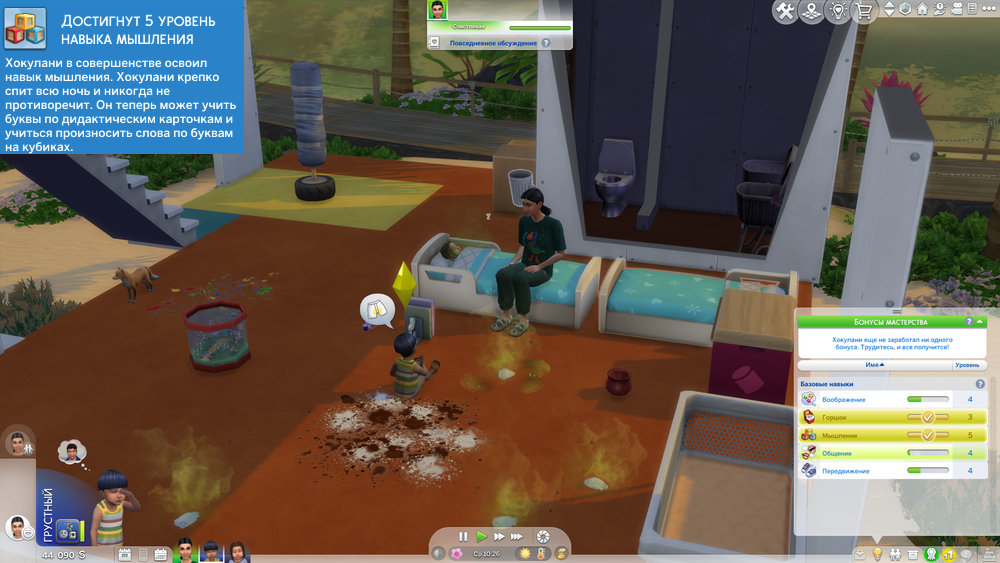This screenshot has width=1000, height=563.
Task: Sort skills by the Уровень column header
Action: tap(967, 365)
